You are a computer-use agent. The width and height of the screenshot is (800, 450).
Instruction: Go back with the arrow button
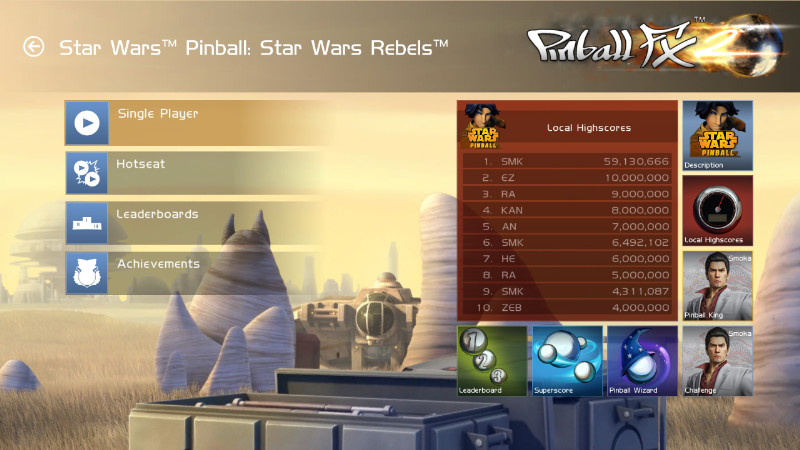[x=34, y=47]
